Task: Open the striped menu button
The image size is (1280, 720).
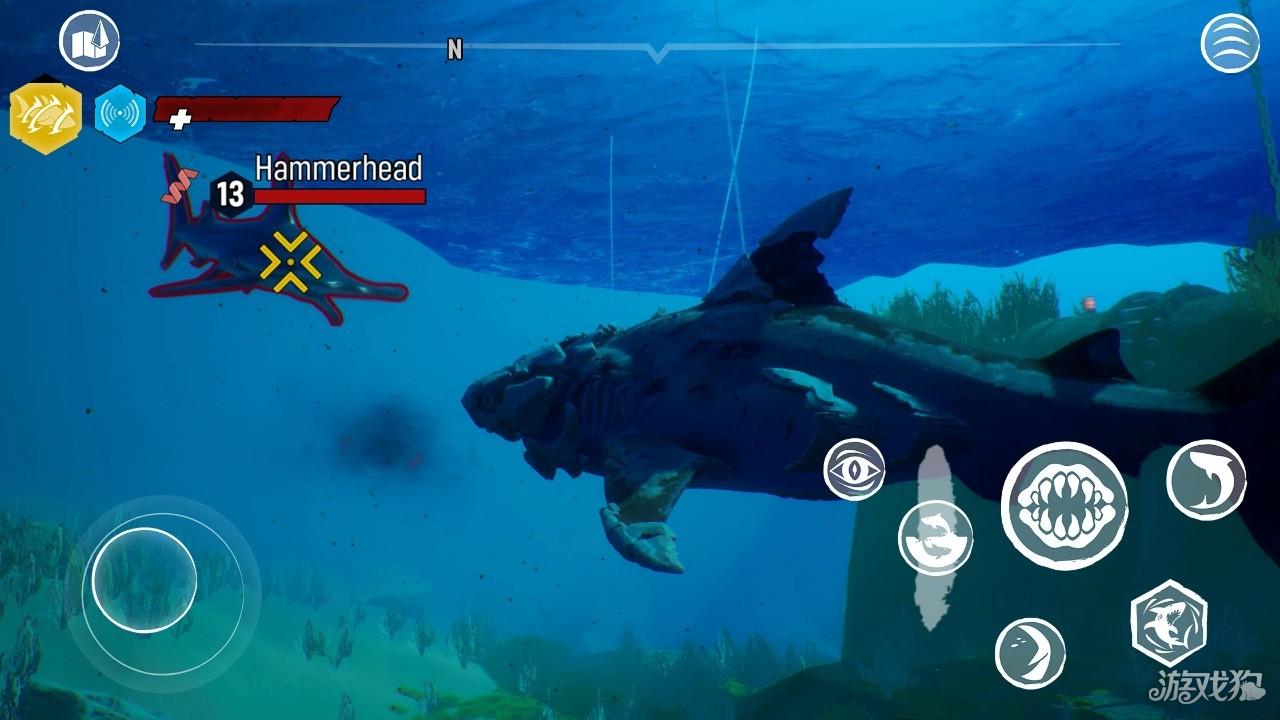Action: coord(1229,43)
